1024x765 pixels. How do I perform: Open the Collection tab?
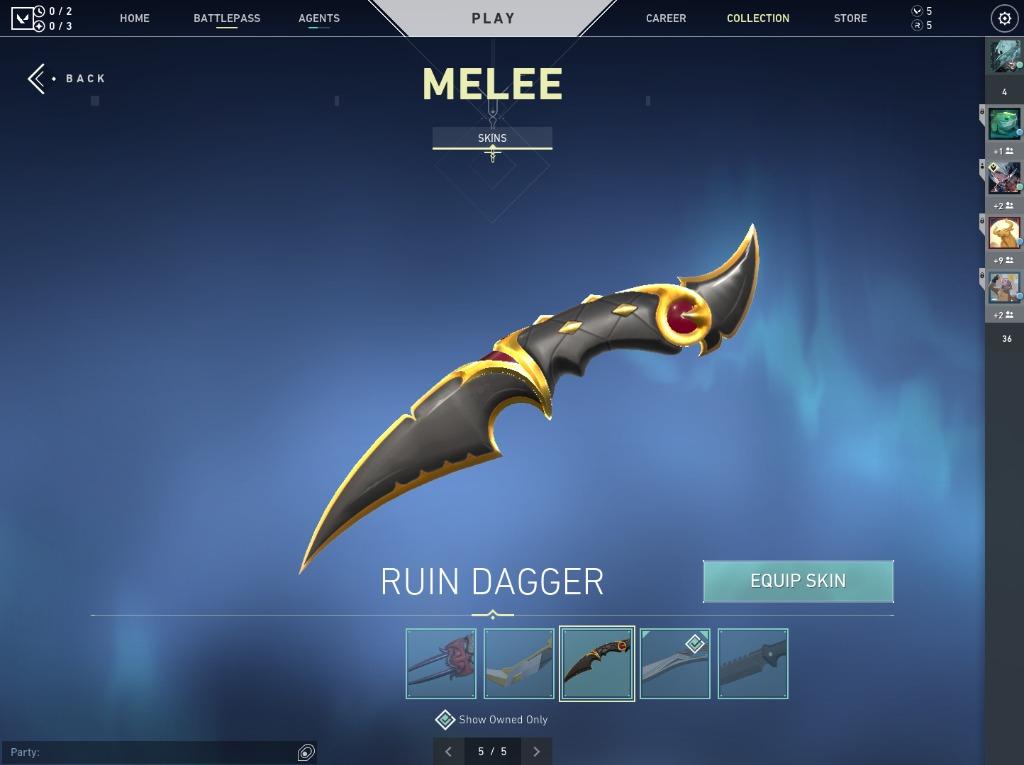[758, 18]
